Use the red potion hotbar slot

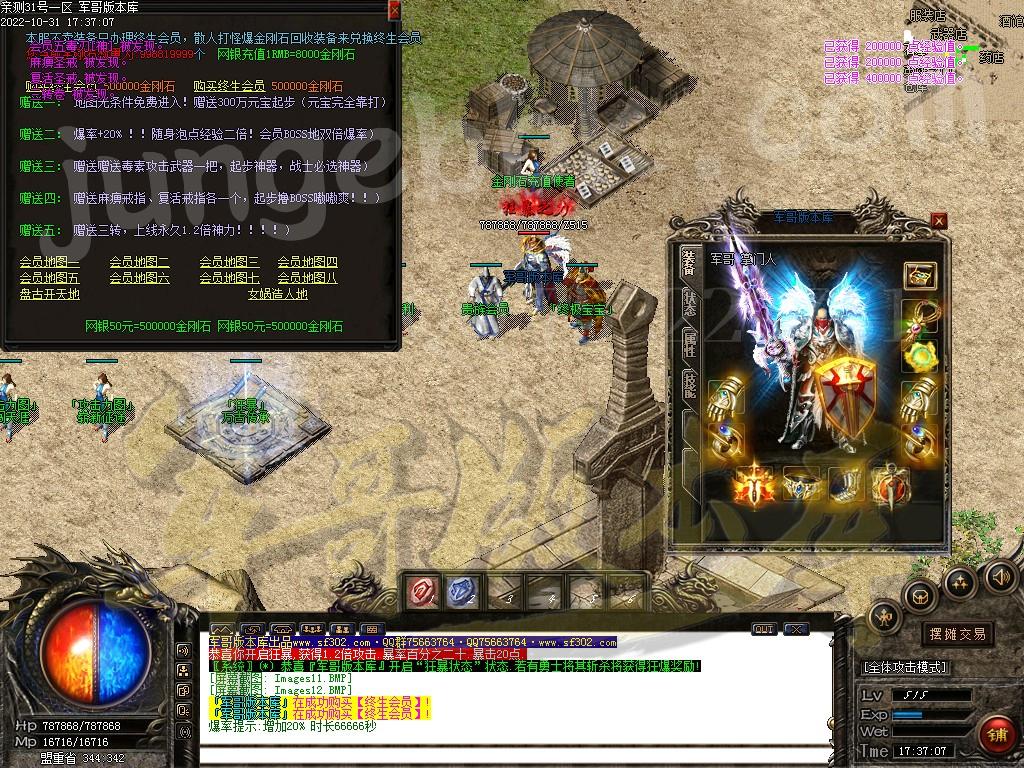pos(421,593)
